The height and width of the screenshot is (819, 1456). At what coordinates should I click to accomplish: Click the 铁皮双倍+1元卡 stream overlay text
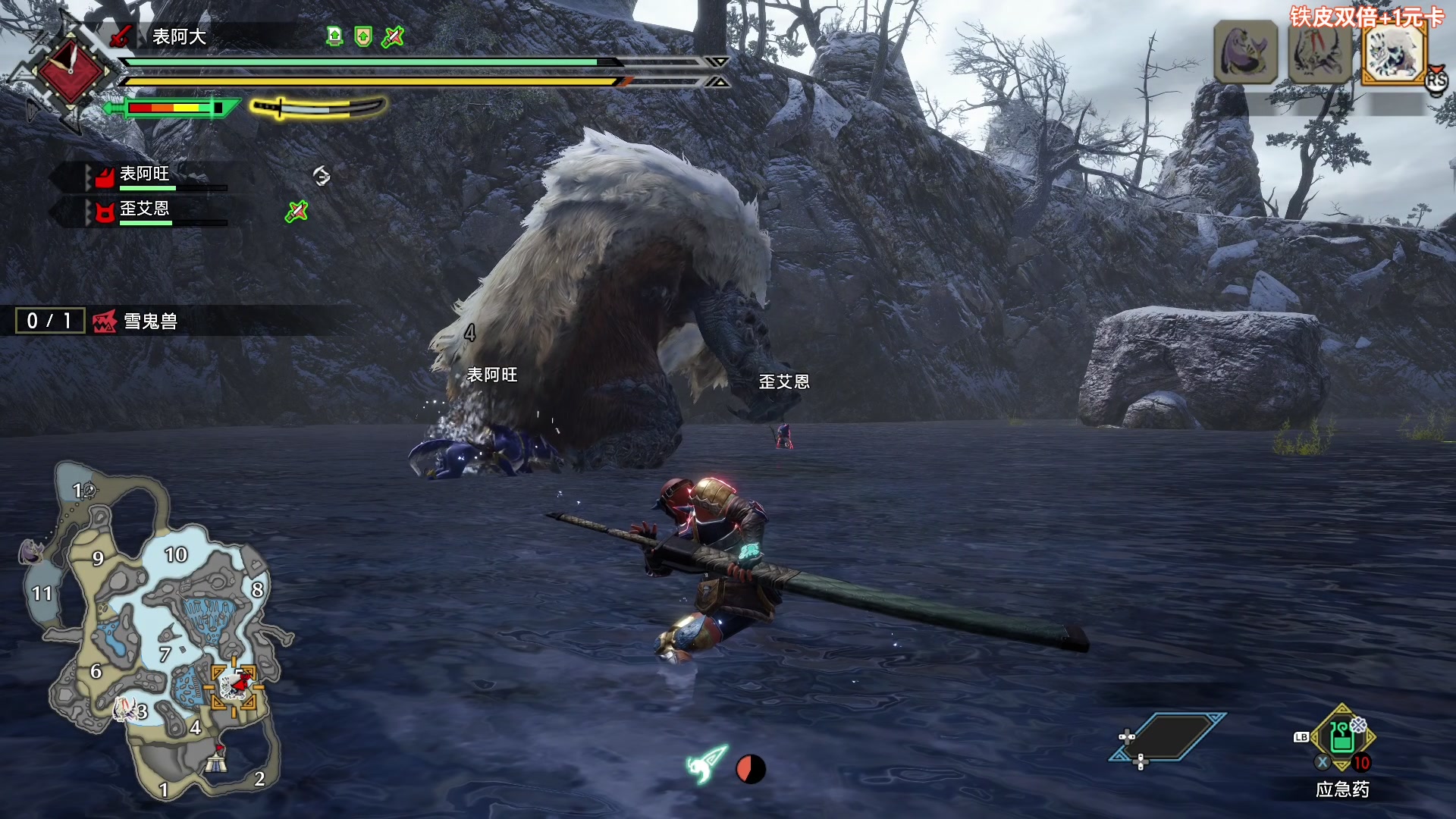tap(1367, 16)
